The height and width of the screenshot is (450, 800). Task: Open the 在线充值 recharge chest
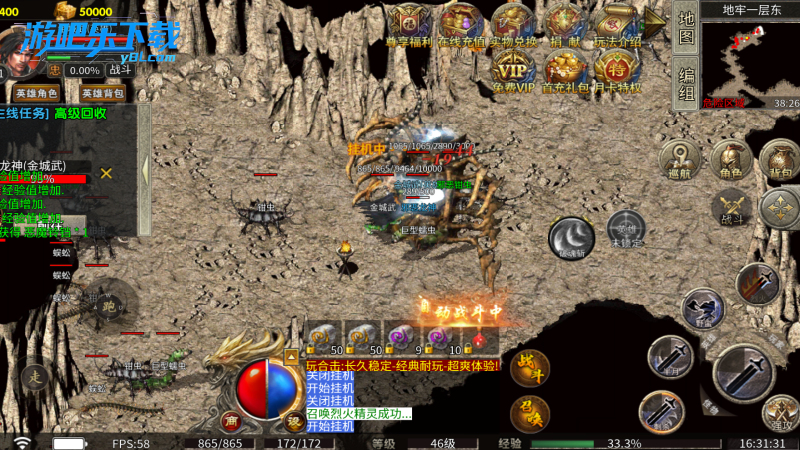click(461, 23)
